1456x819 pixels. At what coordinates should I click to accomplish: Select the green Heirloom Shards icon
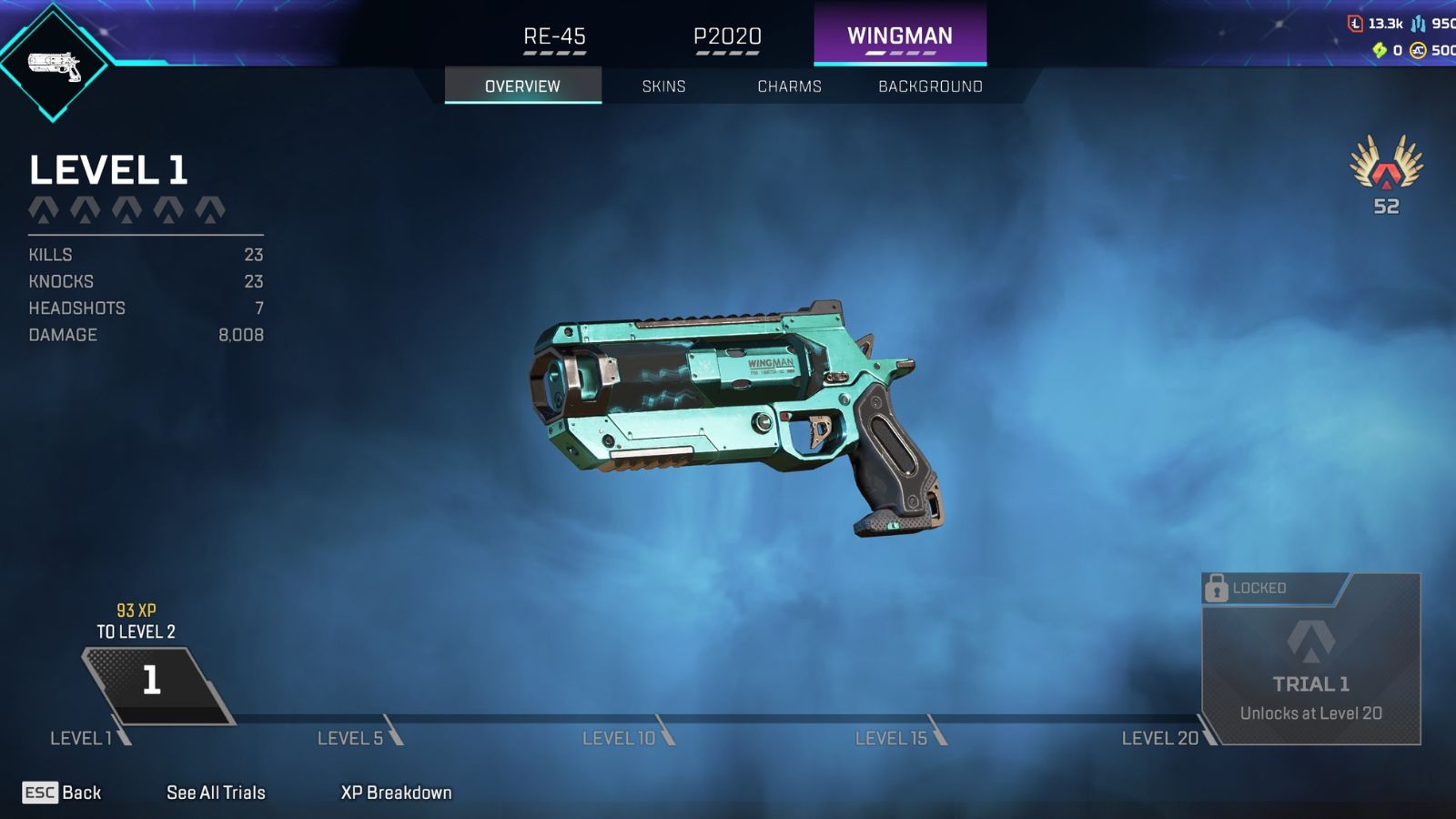[x=1380, y=51]
